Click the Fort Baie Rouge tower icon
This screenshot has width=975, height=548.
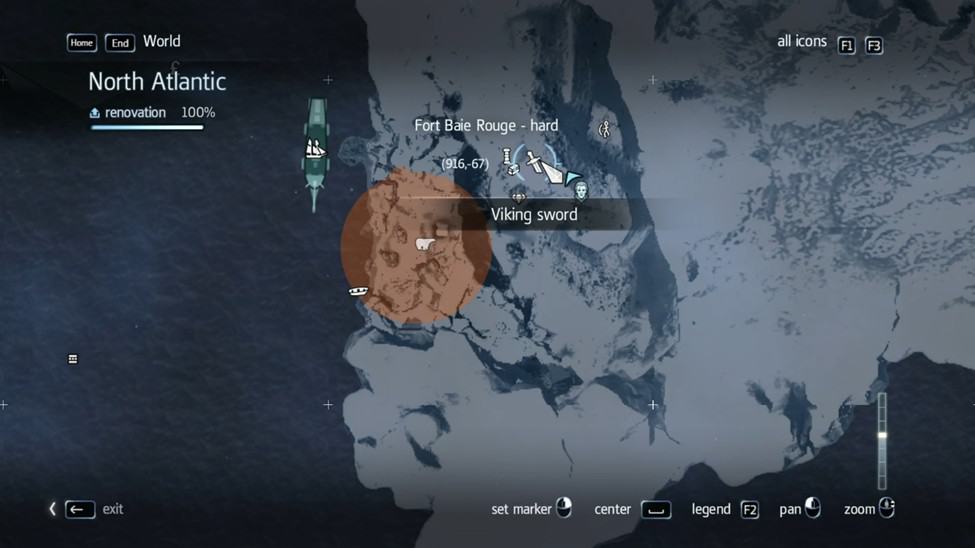coord(508,158)
